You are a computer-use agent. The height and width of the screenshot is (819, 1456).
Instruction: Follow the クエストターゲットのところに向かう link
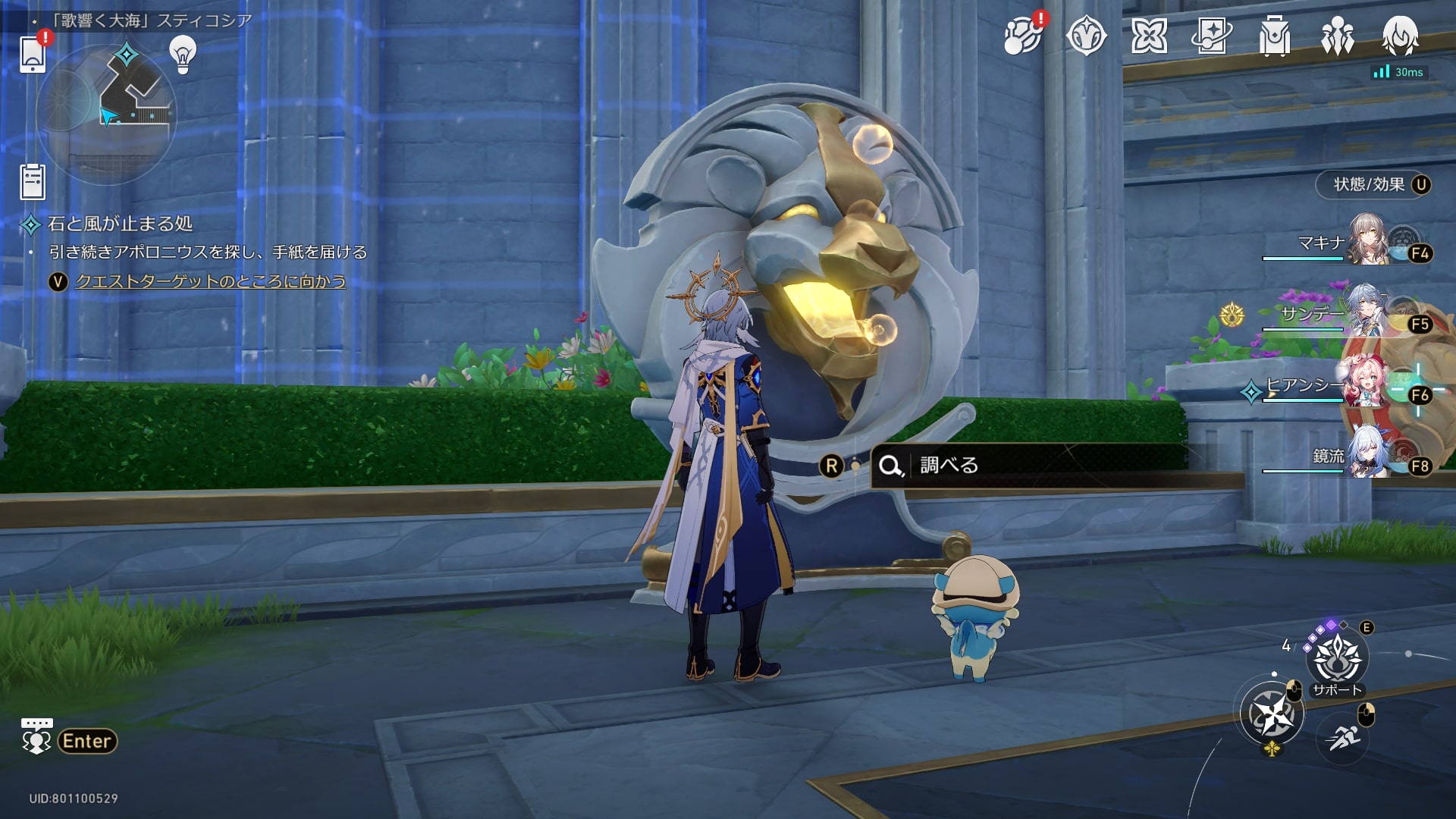[210, 281]
